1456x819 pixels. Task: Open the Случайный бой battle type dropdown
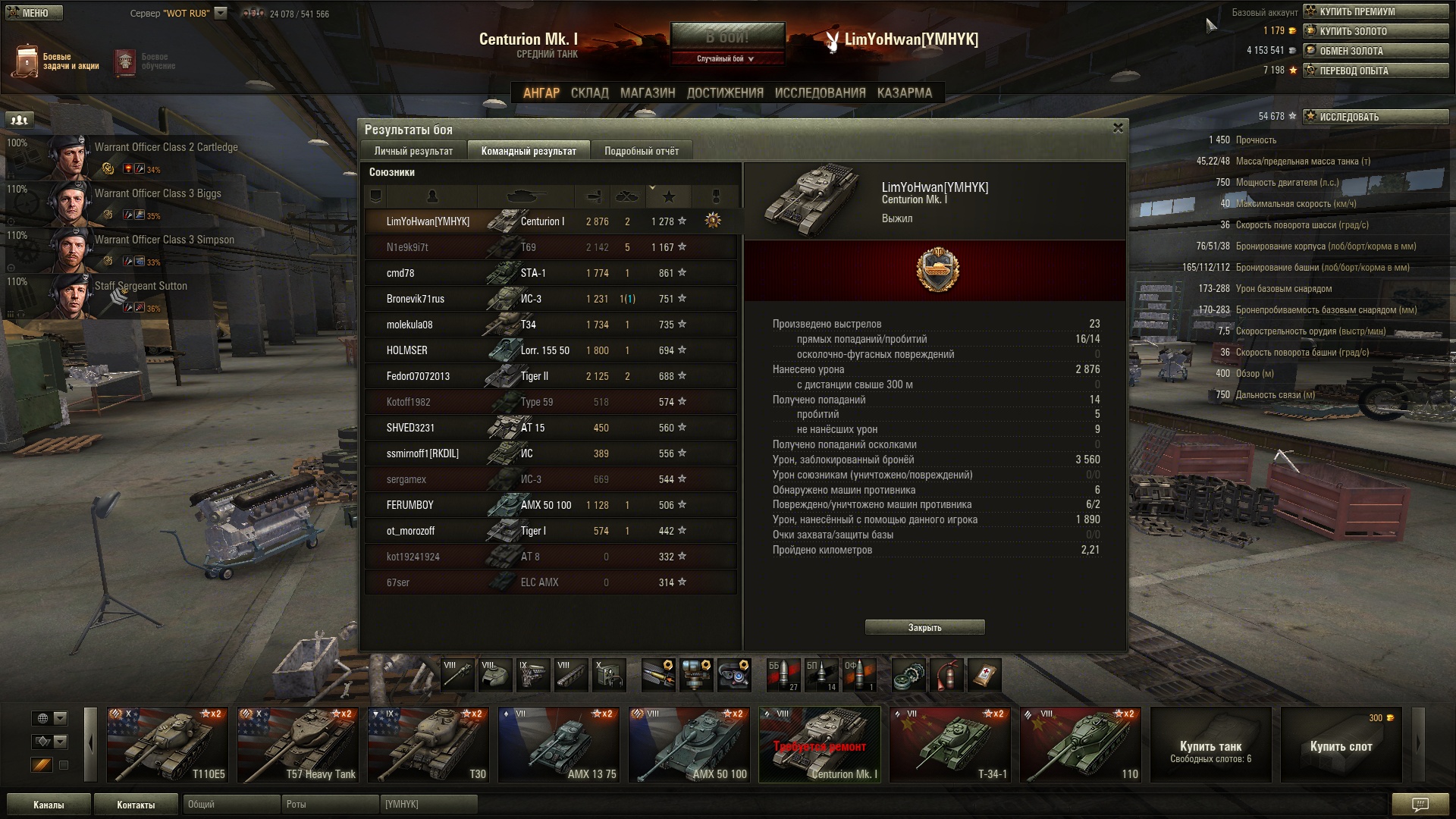click(726, 58)
